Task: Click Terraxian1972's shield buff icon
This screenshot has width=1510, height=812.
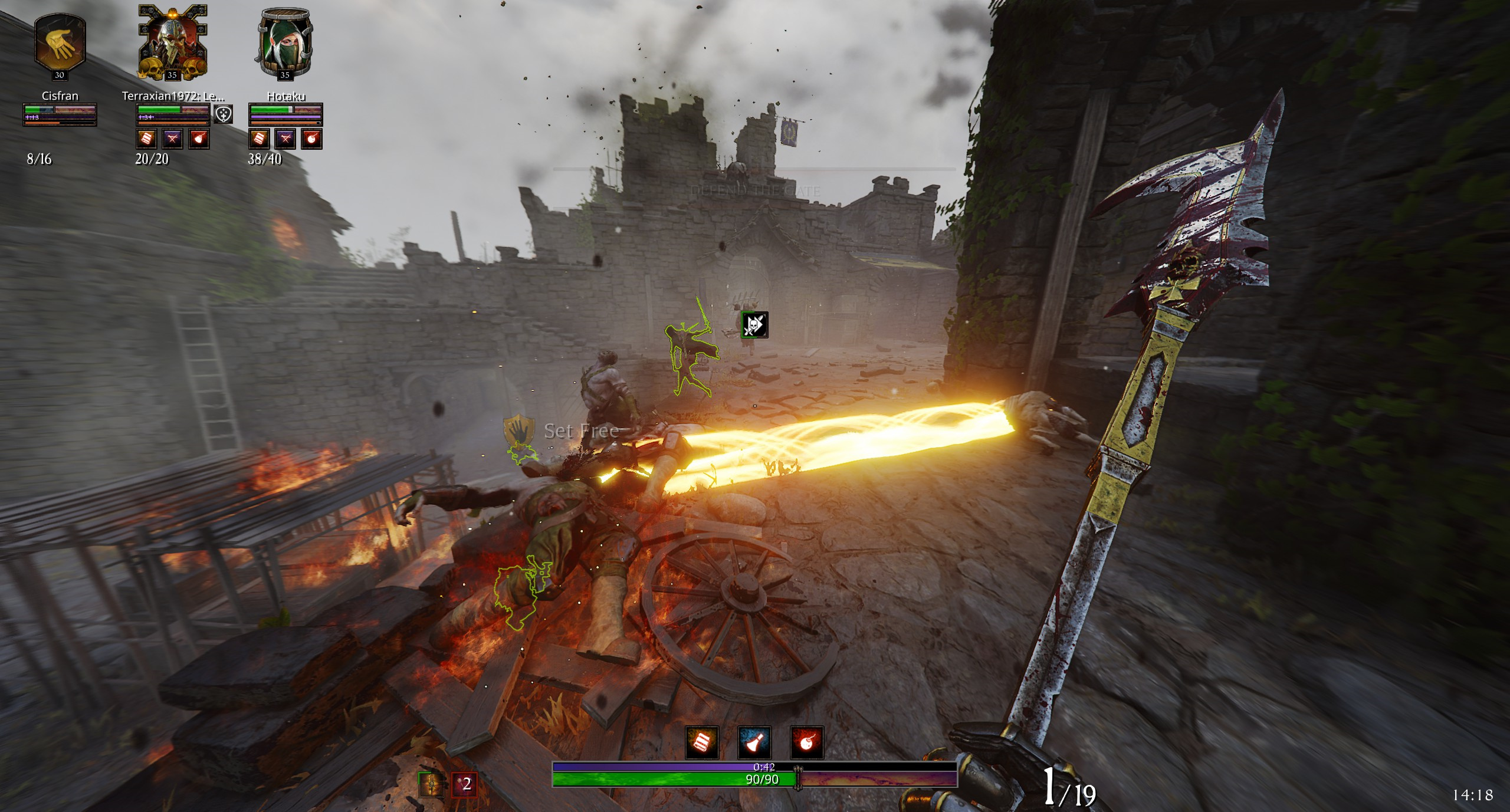Action: pyautogui.click(x=223, y=114)
